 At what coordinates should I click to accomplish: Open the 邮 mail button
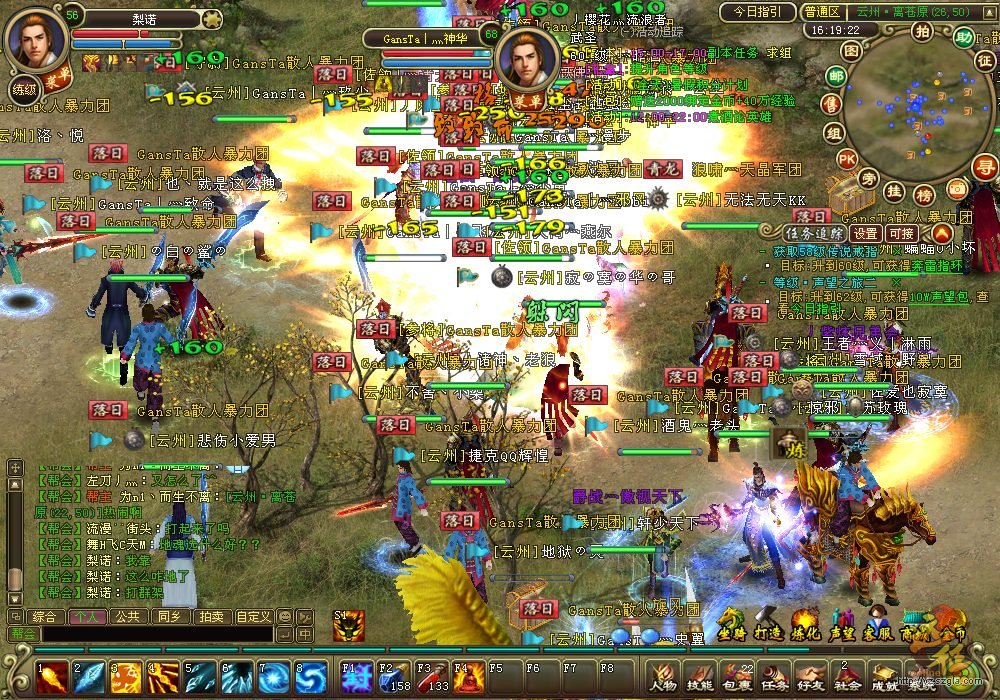(x=836, y=76)
